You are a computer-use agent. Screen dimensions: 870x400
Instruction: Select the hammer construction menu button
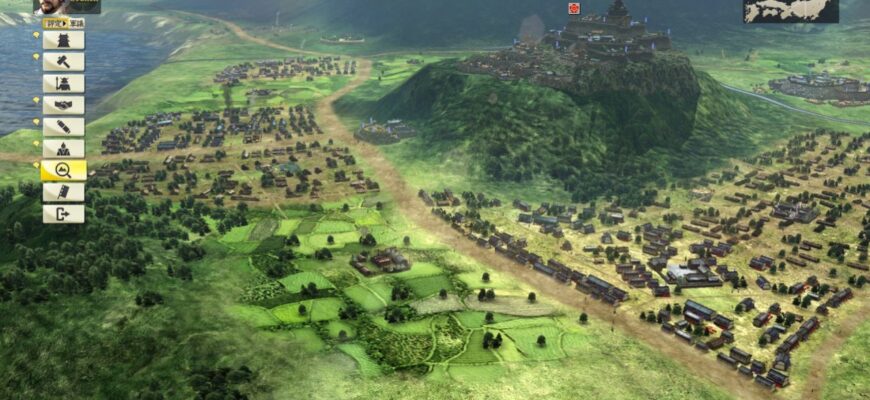pos(63,62)
